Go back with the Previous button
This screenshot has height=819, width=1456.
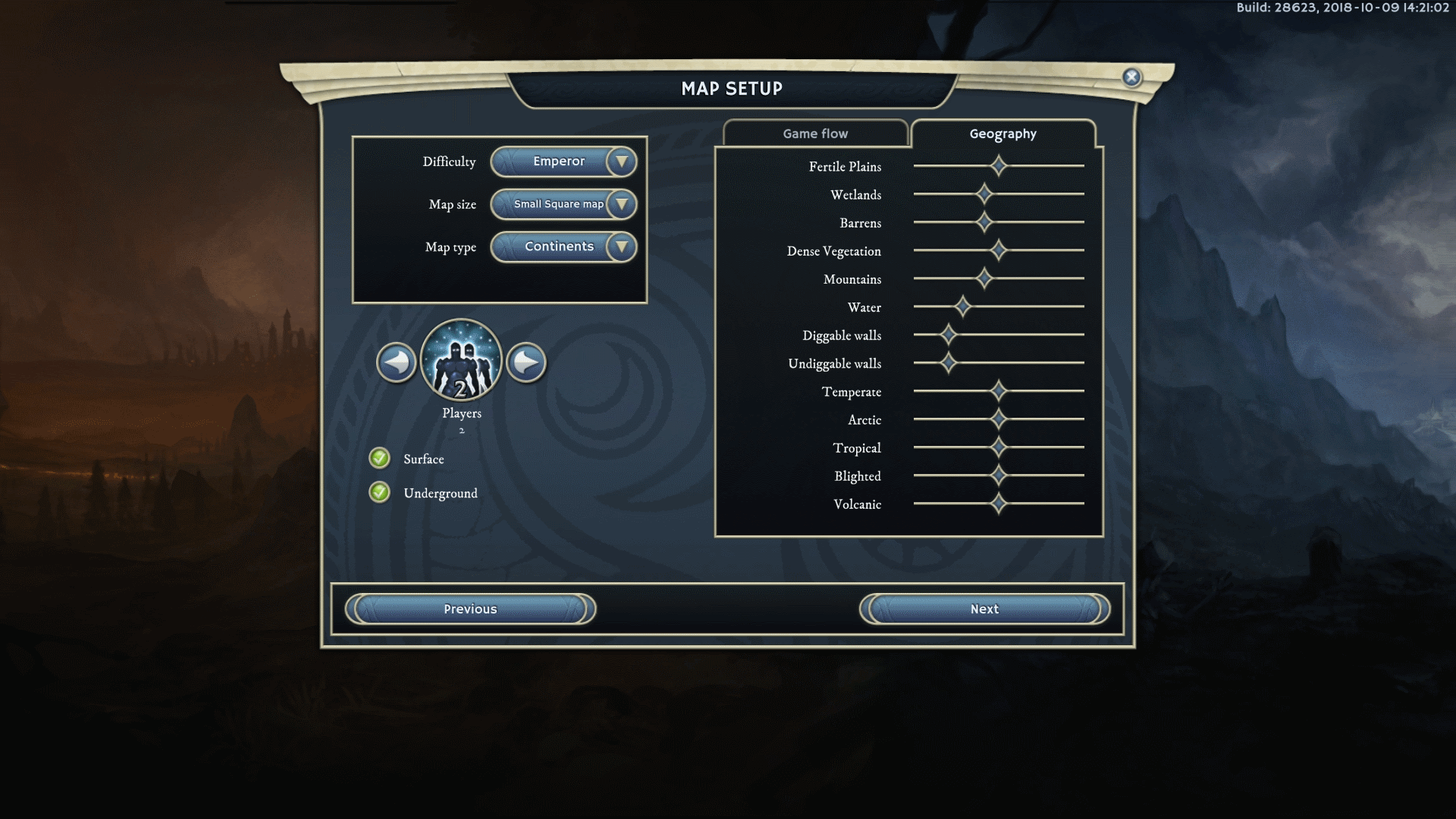tap(470, 609)
